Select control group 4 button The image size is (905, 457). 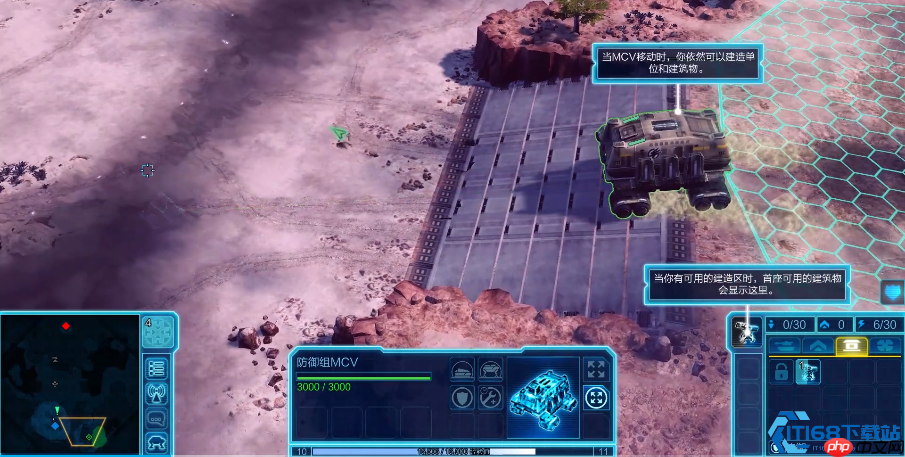tap(155, 332)
